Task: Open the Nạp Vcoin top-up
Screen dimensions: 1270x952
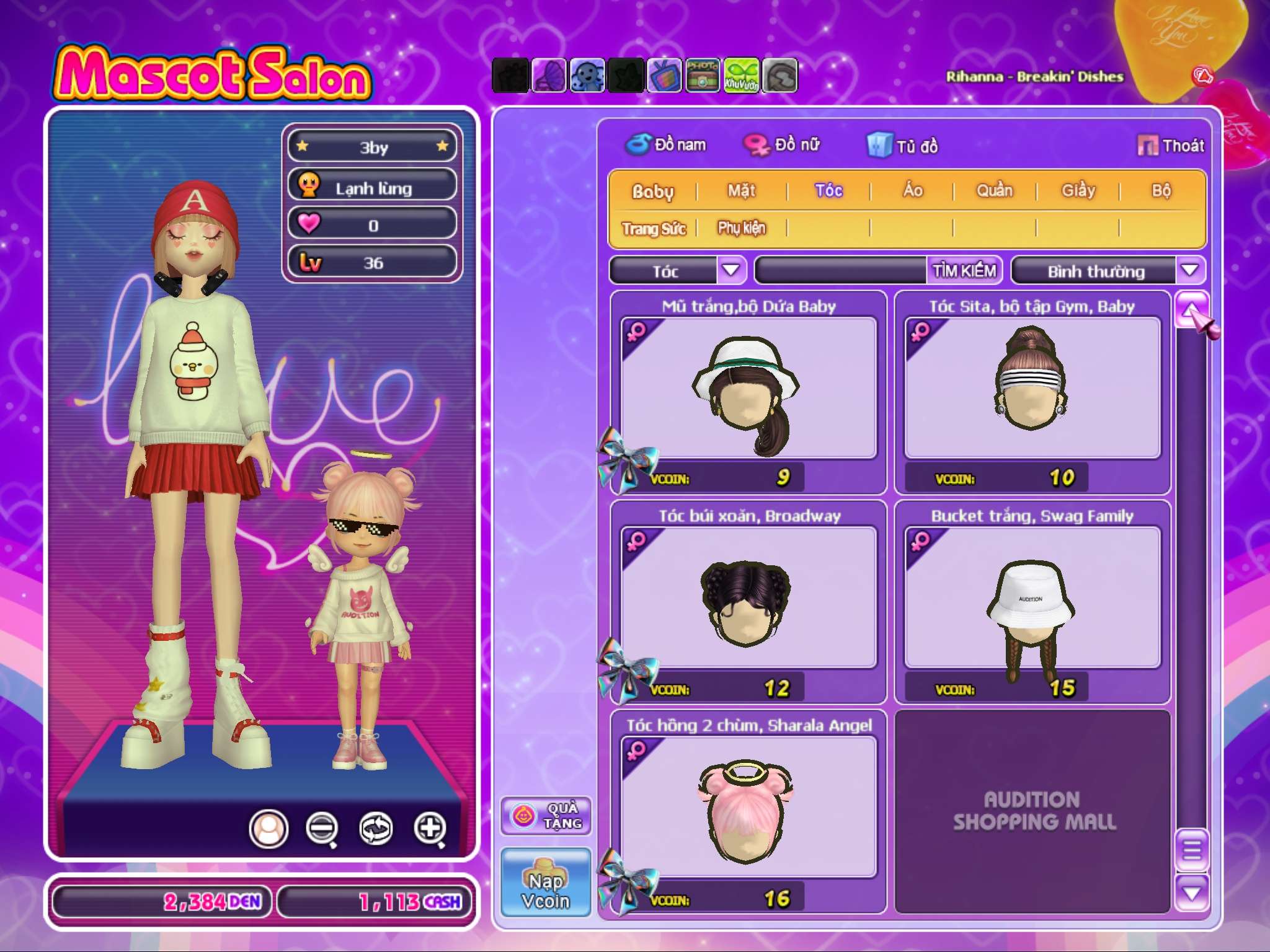Action: 546,882
